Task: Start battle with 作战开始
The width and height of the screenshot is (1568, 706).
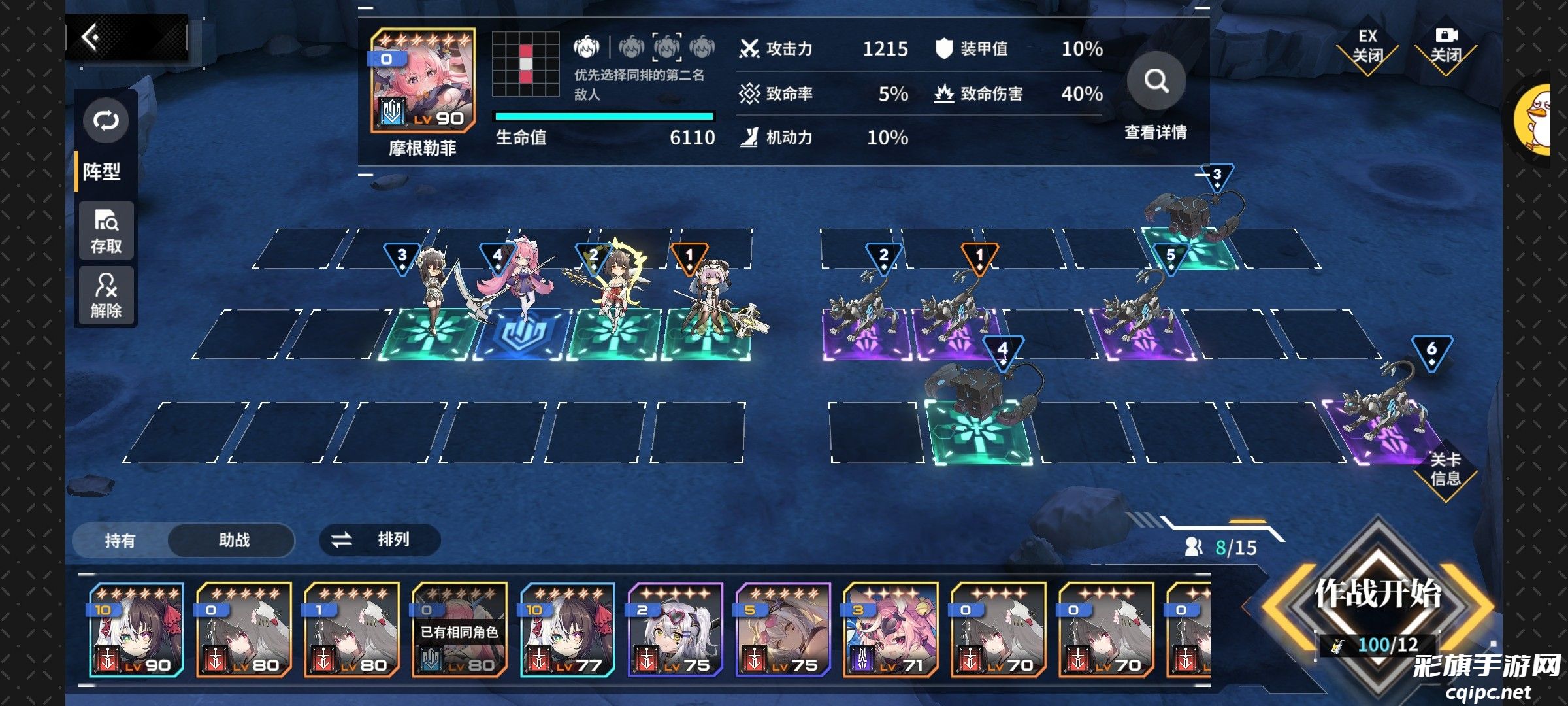Action: click(1378, 595)
